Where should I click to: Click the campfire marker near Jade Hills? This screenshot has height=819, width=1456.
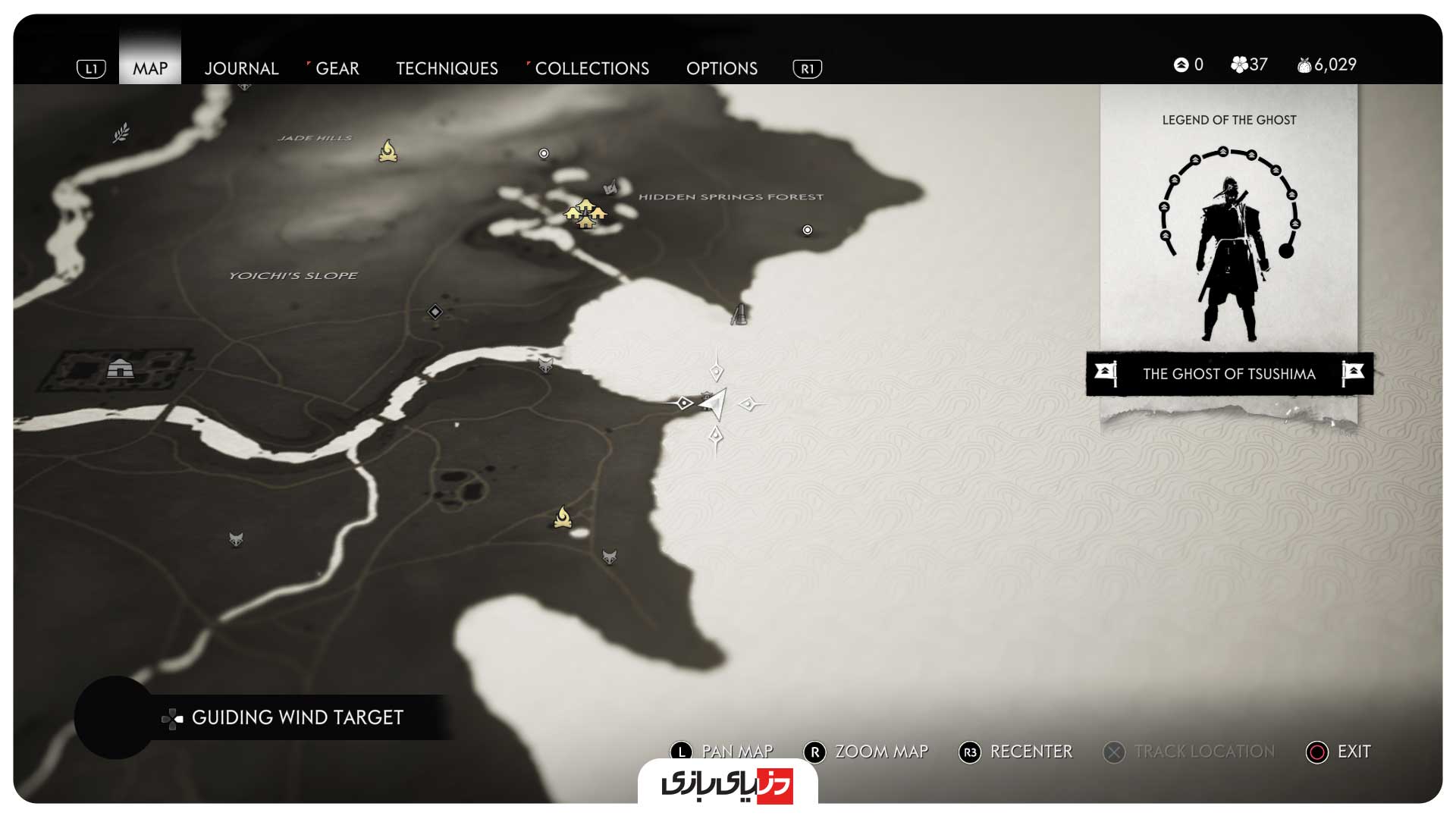click(x=388, y=151)
